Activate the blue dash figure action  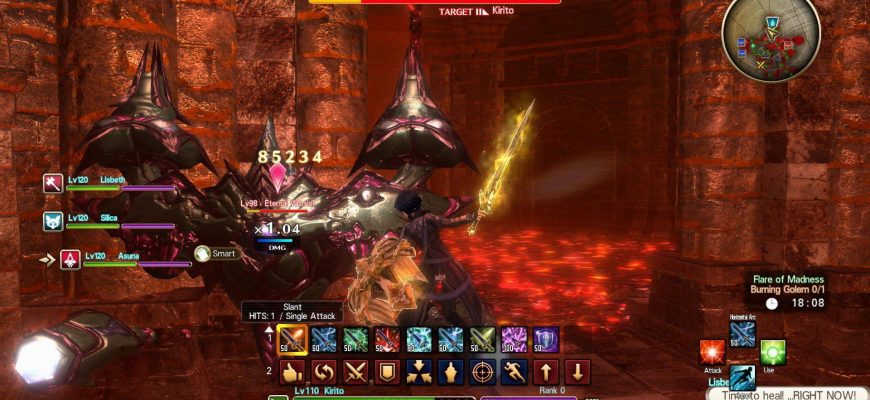tap(743, 378)
